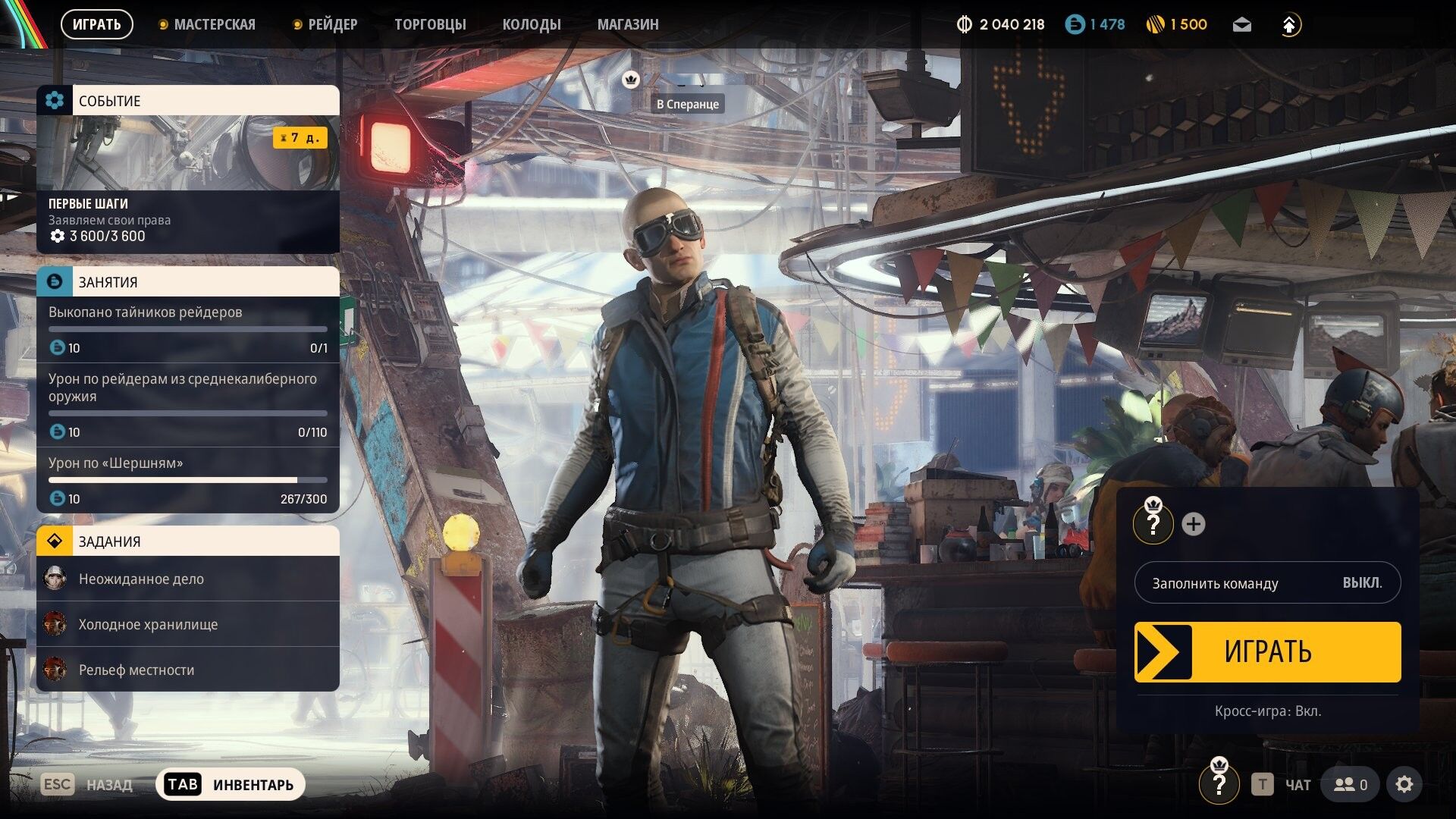Open the teammates counter icon near chat
The image size is (1456, 819).
1350,784
